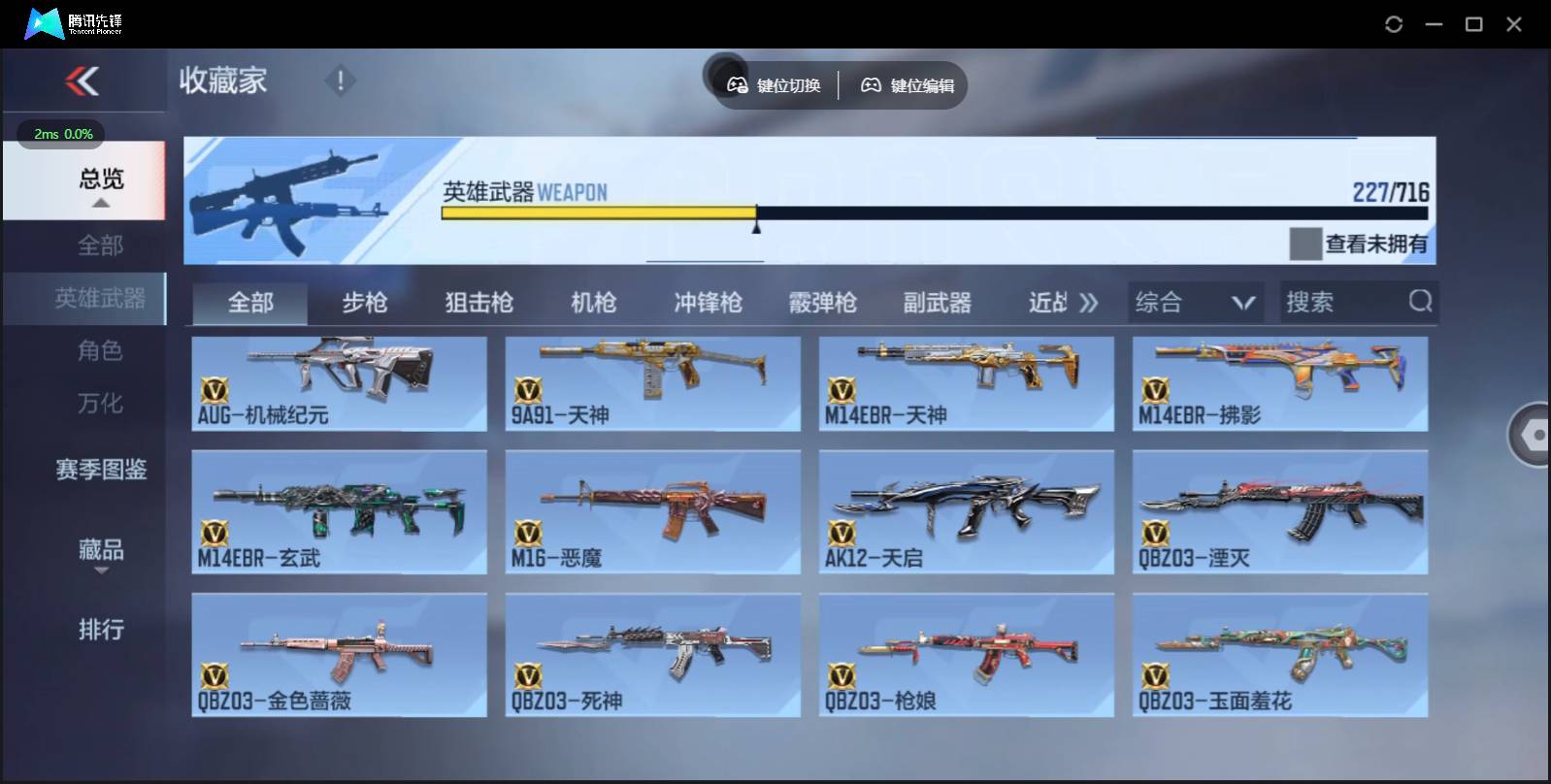The width and height of the screenshot is (1551, 784).
Task: Select 英雄武器 in the sidebar
Action: (100, 299)
